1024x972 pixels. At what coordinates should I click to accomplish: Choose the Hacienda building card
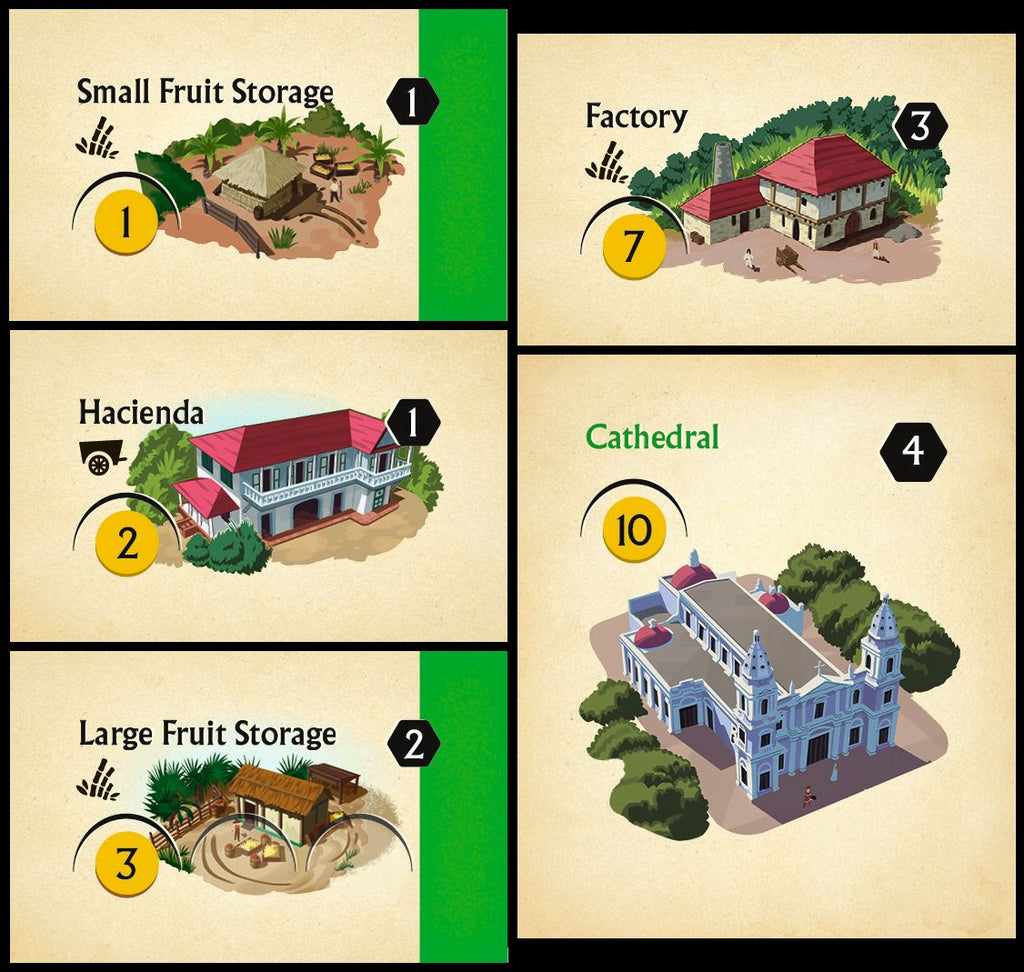[257, 486]
